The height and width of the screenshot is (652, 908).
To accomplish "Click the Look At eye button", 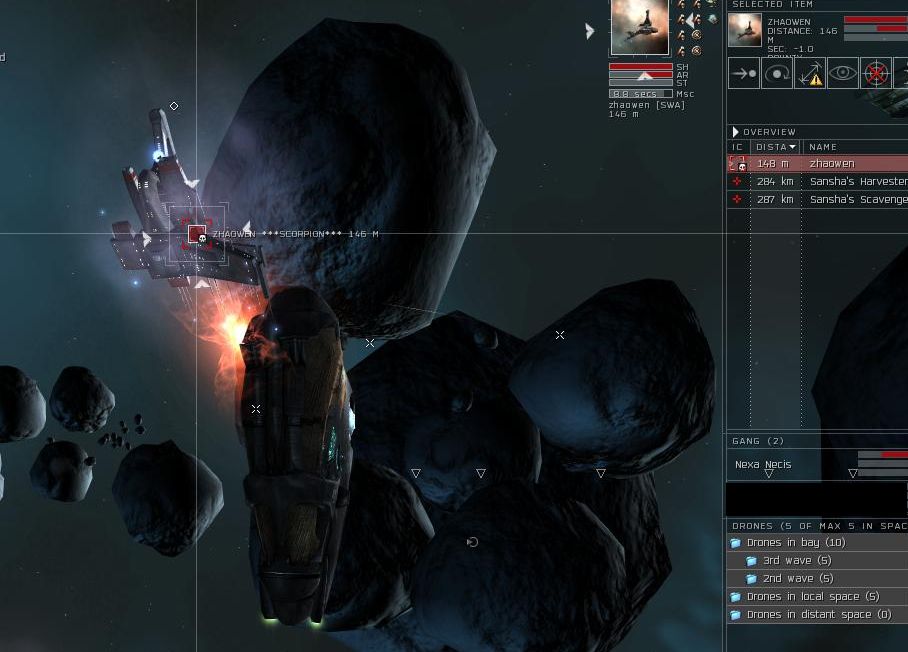I will click(843, 74).
